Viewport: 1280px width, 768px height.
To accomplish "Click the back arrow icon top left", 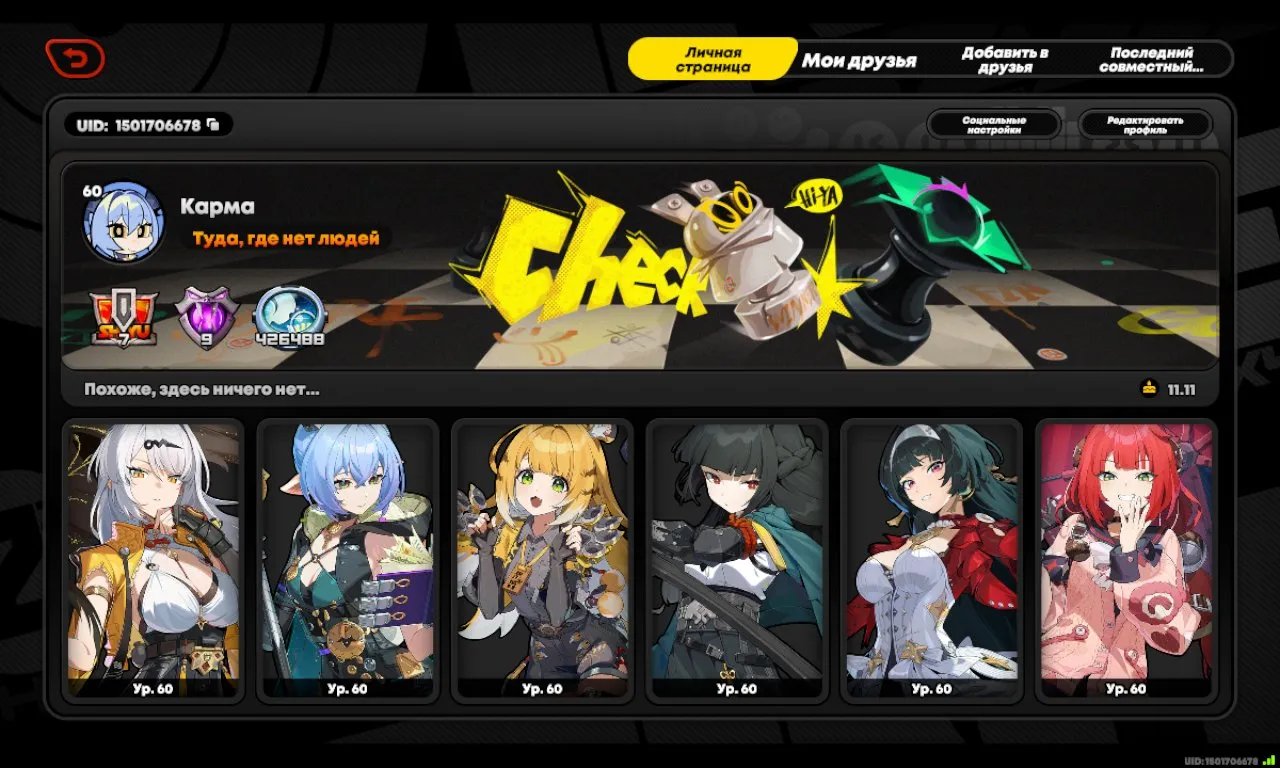I will 73,57.
